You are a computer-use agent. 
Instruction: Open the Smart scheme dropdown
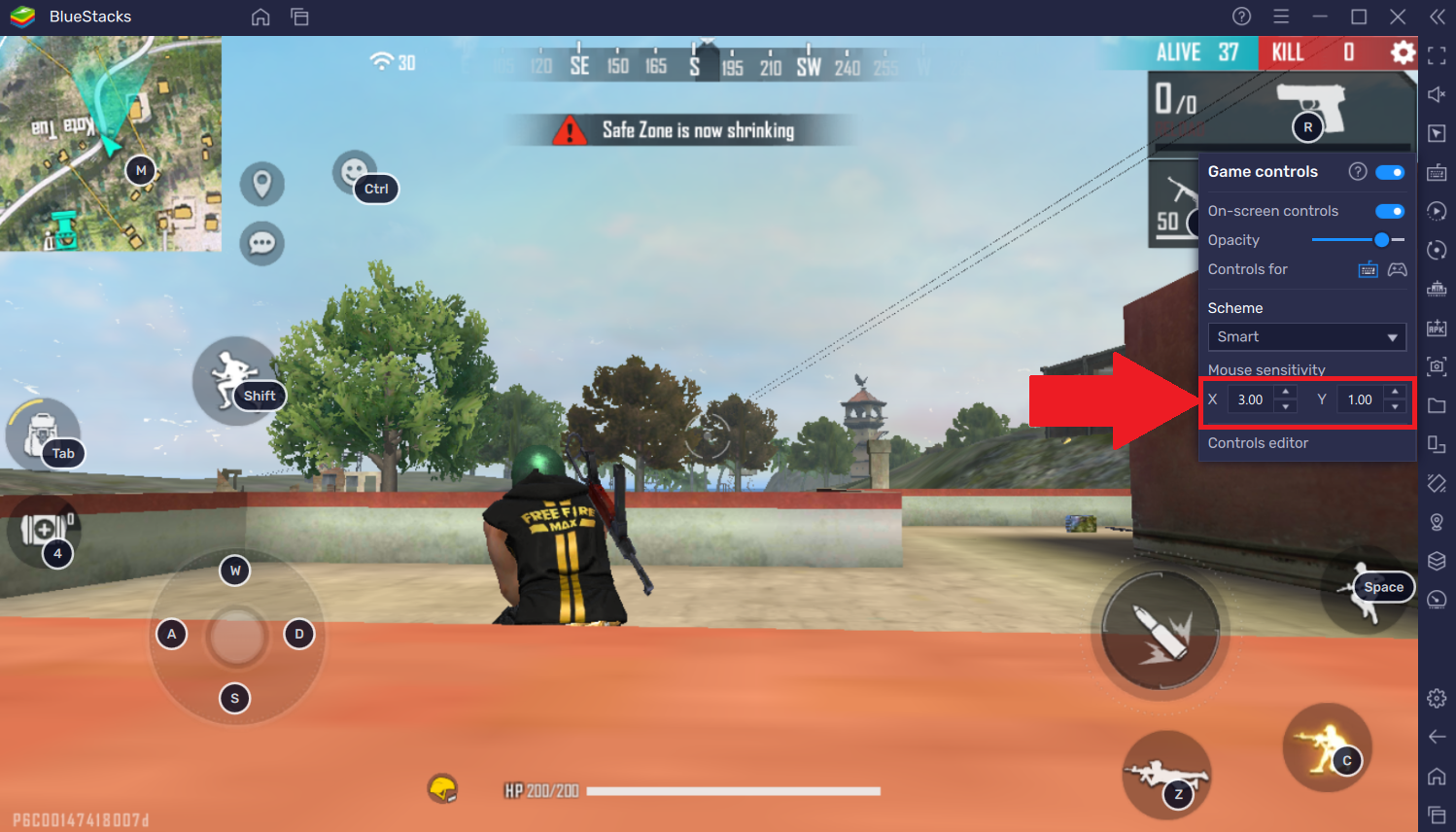[1306, 336]
